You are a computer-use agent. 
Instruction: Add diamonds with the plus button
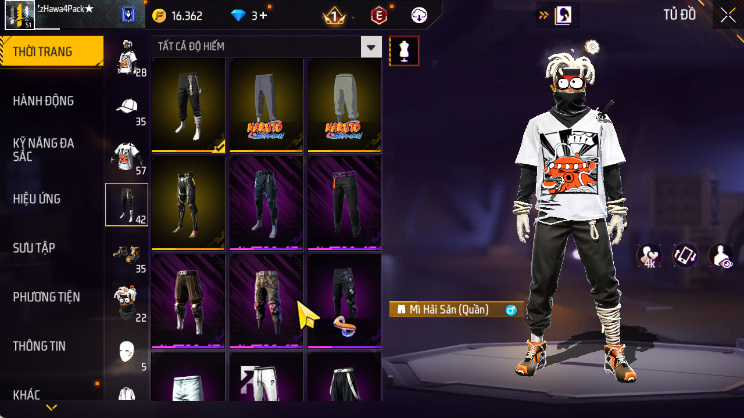point(262,15)
